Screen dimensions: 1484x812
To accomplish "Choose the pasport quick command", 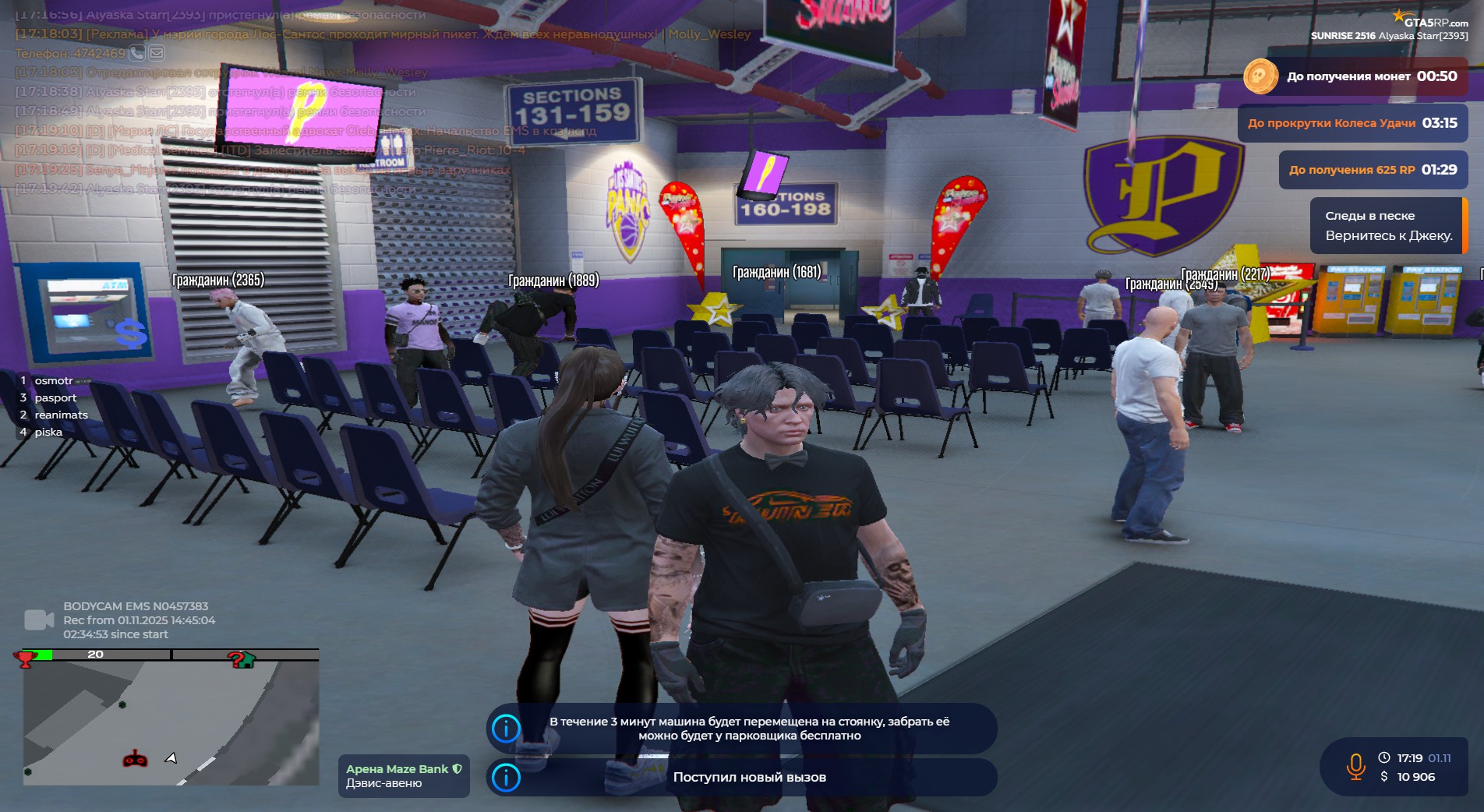I will pyautogui.click(x=55, y=397).
